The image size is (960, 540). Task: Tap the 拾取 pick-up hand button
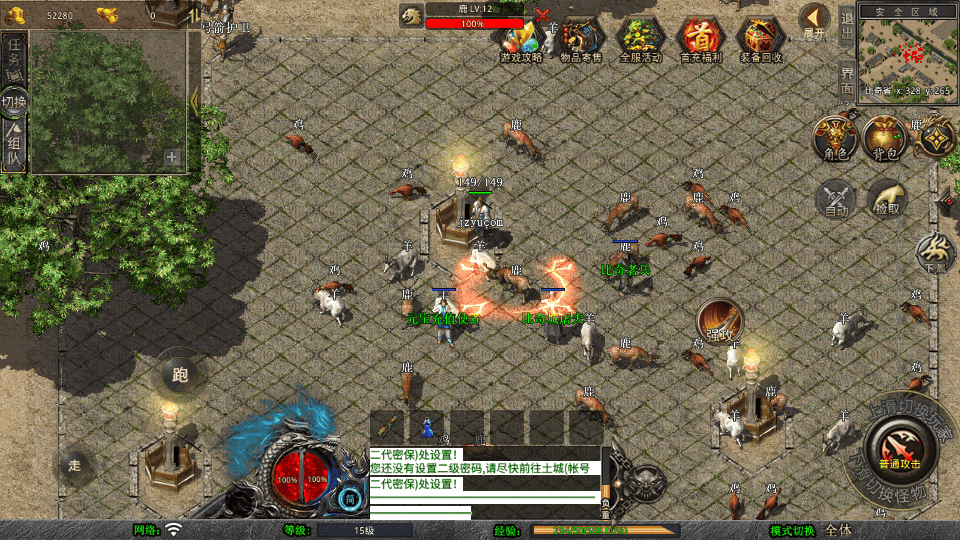[x=886, y=197]
